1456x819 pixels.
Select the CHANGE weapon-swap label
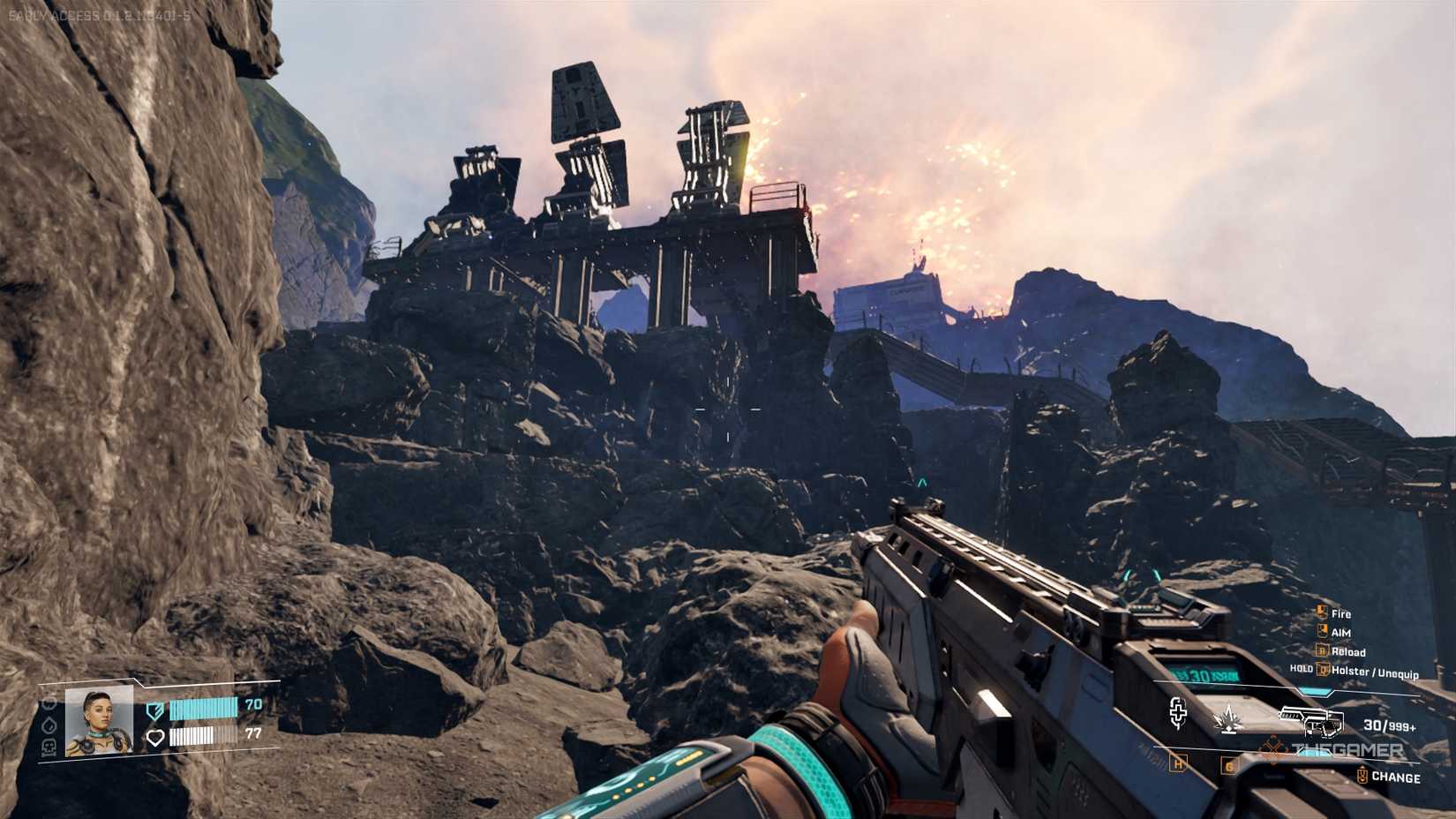pos(1399,776)
